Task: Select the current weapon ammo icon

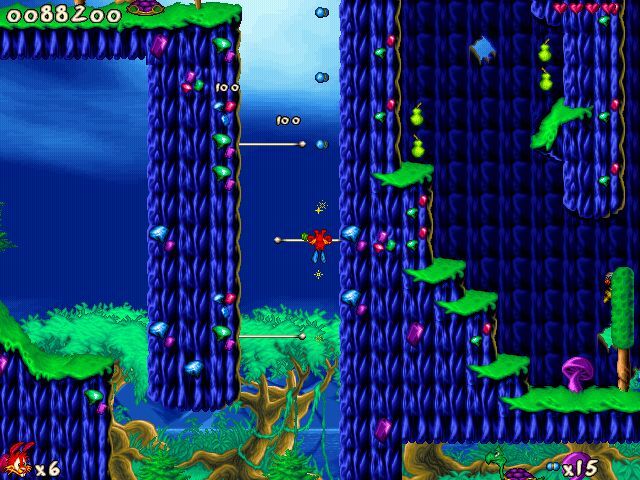Action: coord(553,467)
